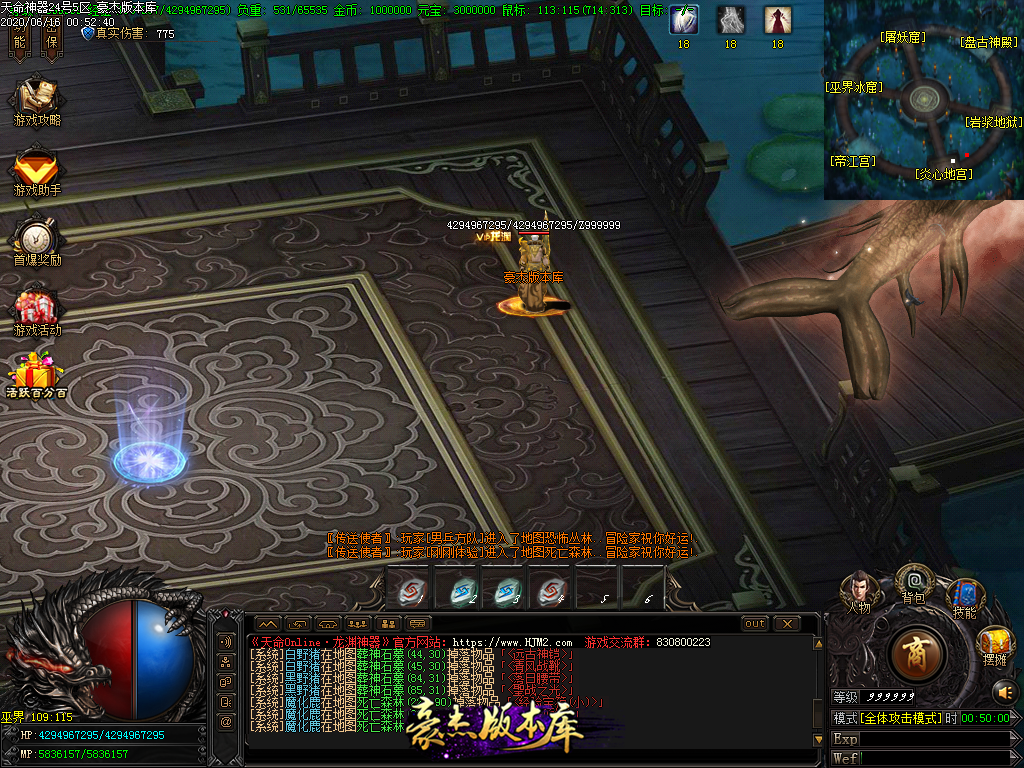Click the @ chat channel button

click(226, 721)
